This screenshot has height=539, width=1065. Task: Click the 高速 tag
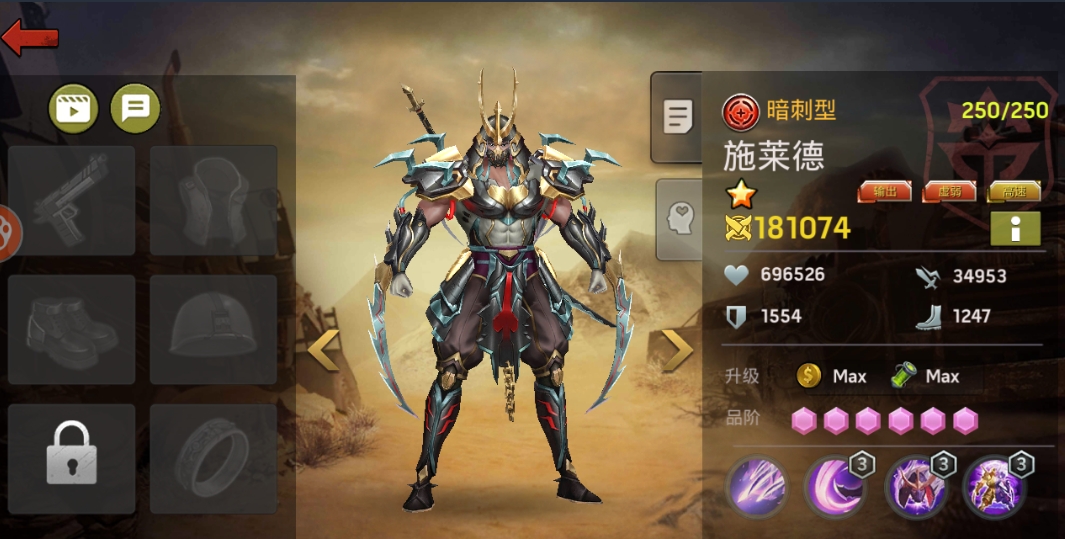coord(1015,192)
